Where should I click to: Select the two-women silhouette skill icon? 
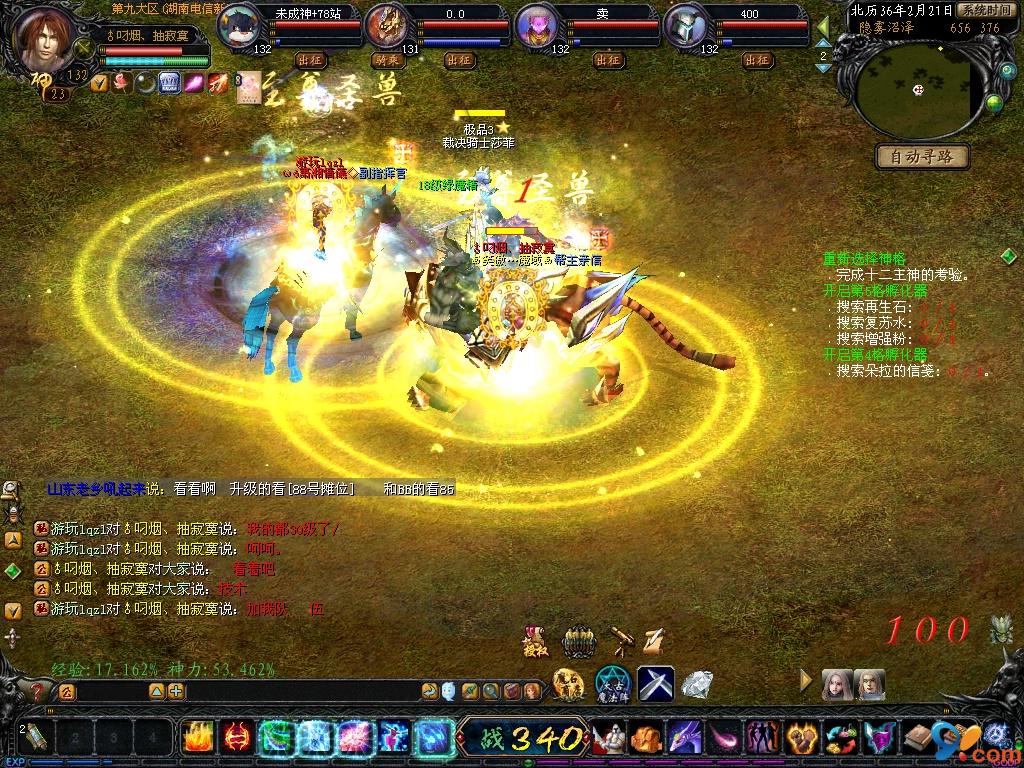tap(763, 738)
